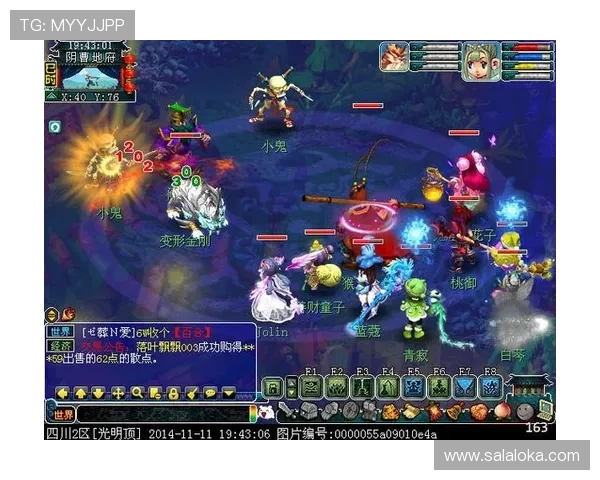Screen dimensions: 600x480
Task: Click the 世界 channel selector beside chat input
Action: [x=63, y=413]
